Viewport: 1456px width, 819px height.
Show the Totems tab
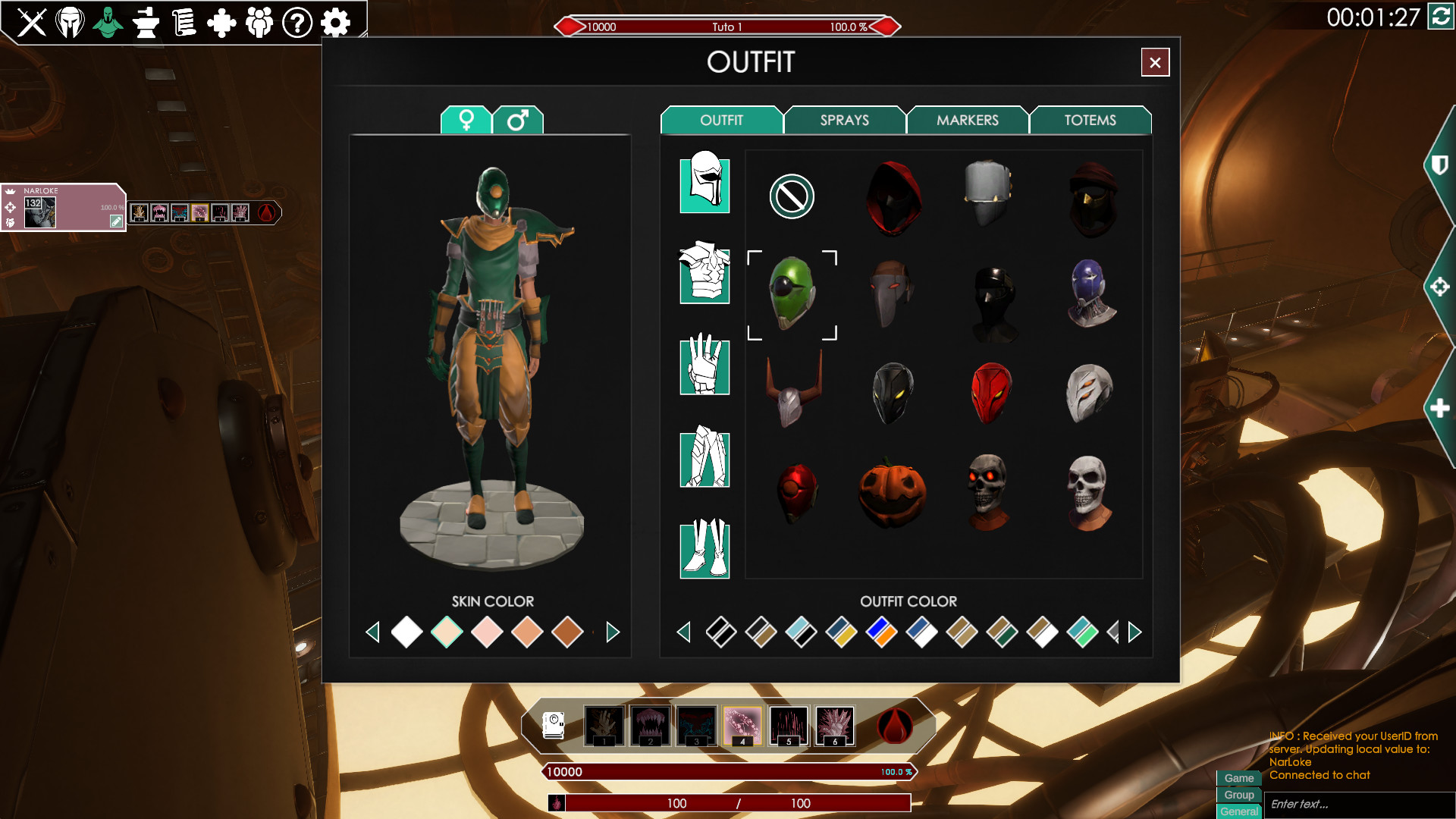(1090, 120)
